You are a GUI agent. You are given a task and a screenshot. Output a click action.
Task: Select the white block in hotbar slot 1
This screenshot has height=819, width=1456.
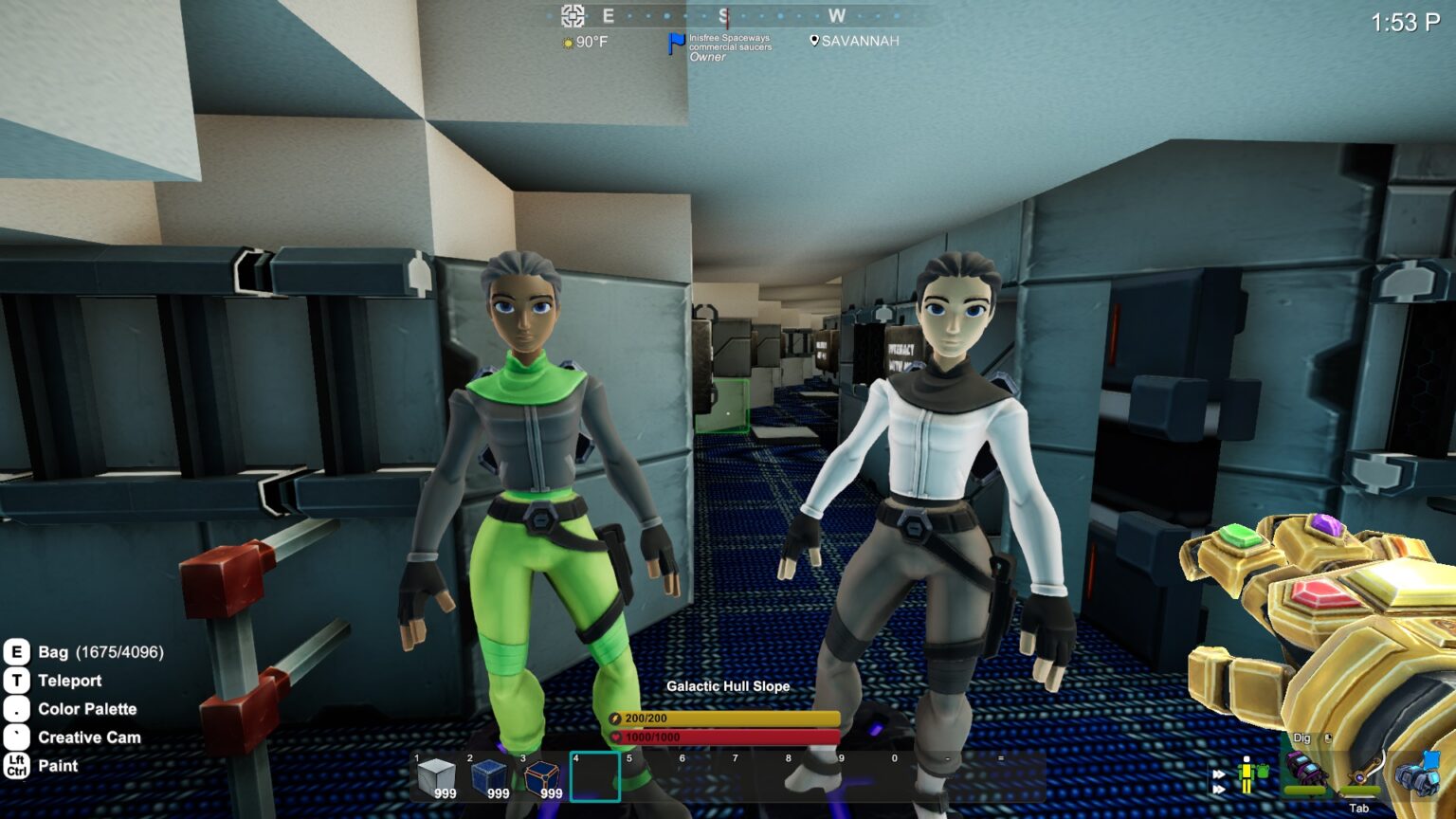pyautogui.click(x=436, y=777)
